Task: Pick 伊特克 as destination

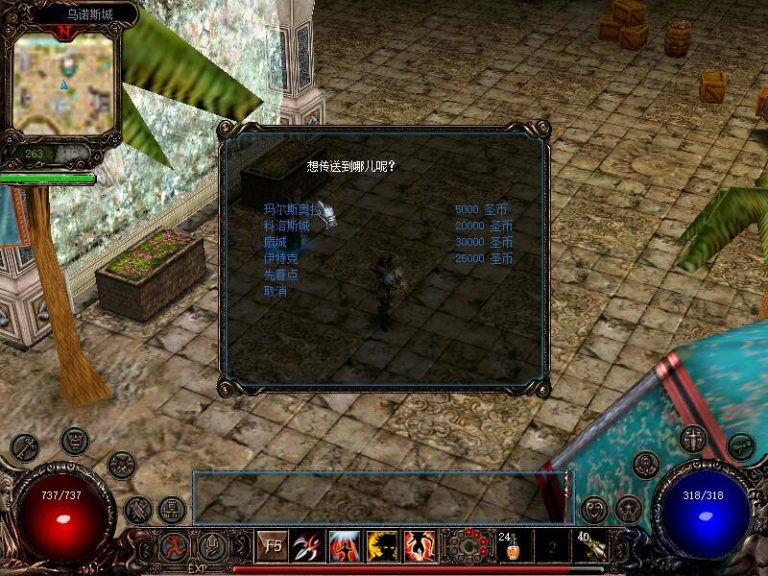Action: point(280,258)
